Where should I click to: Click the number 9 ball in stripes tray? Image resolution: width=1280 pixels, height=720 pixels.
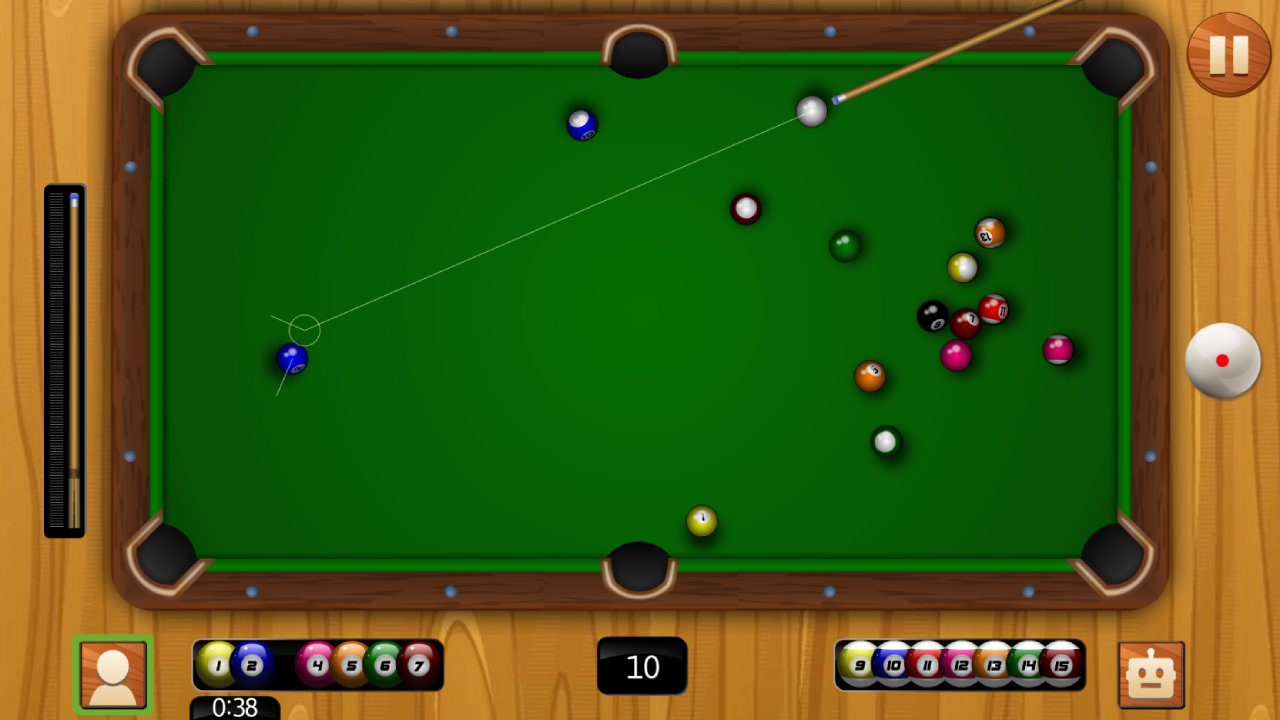(x=858, y=663)
